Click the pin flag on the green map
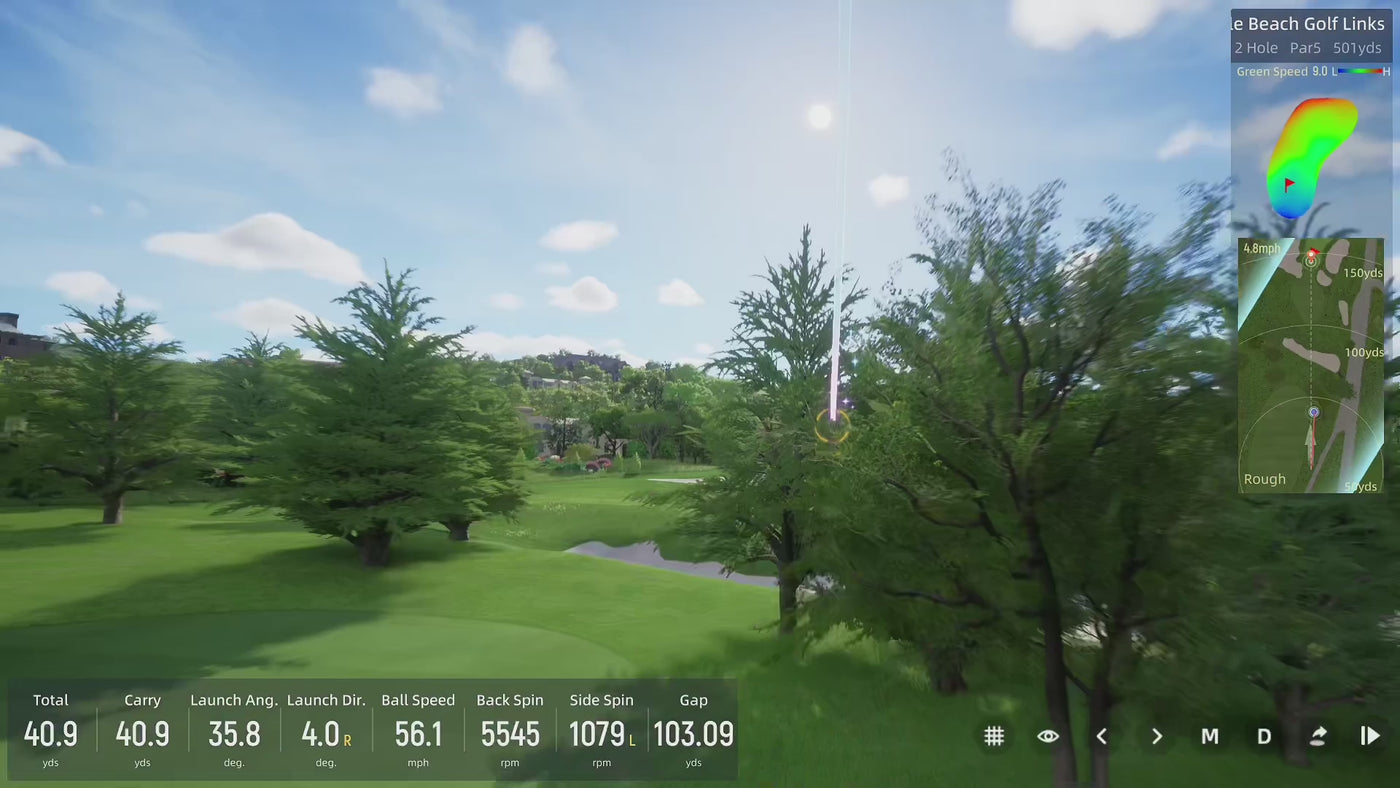 pos(1291,184)
